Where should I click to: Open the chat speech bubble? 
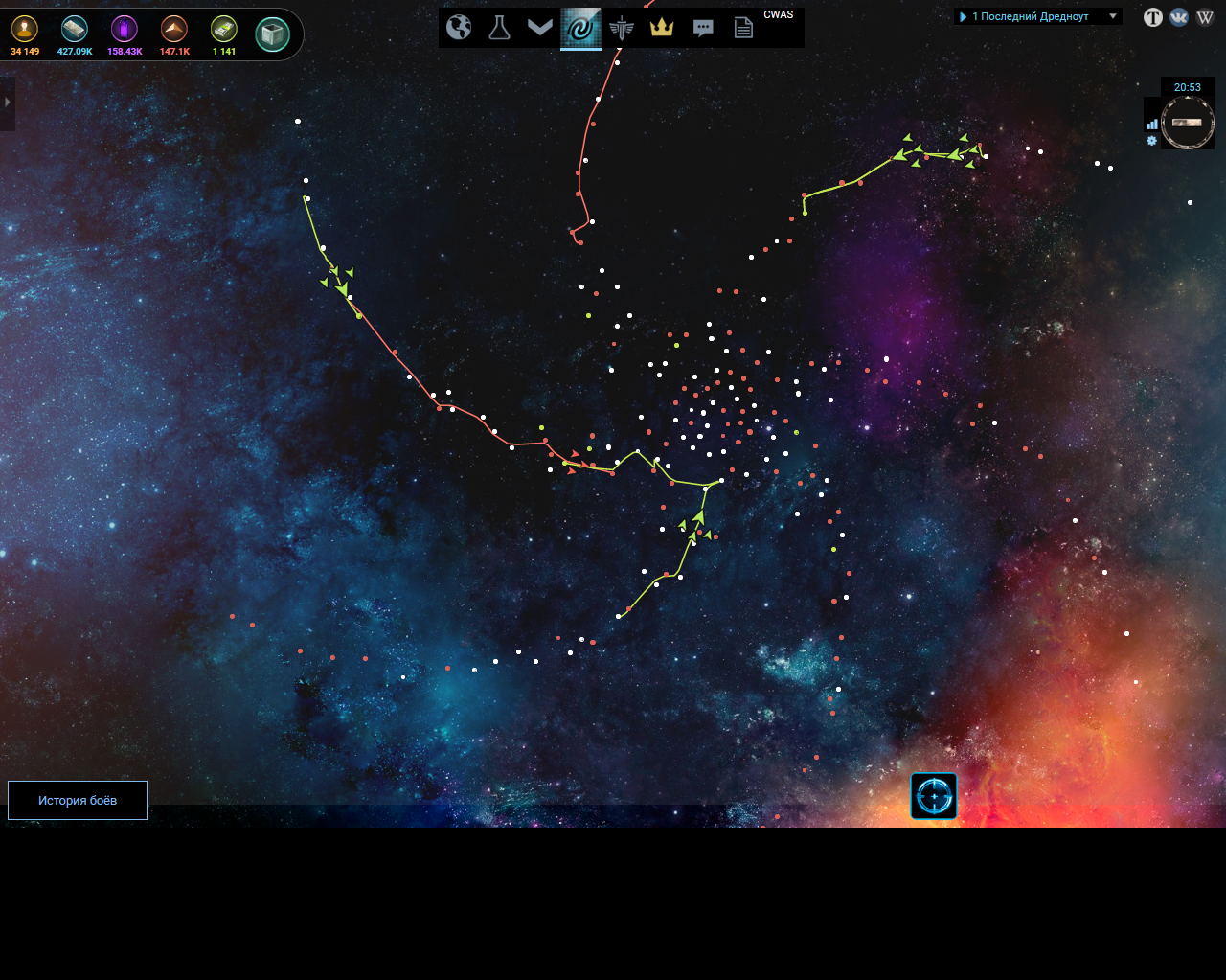[x=703, y=28]
